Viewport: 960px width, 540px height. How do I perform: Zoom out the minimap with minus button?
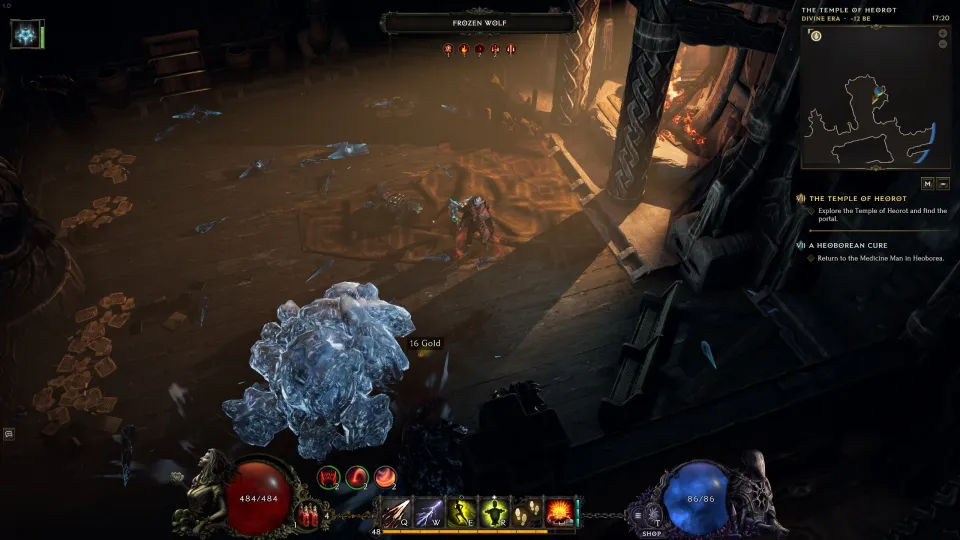pyautogui.click(x=942, y=45)
